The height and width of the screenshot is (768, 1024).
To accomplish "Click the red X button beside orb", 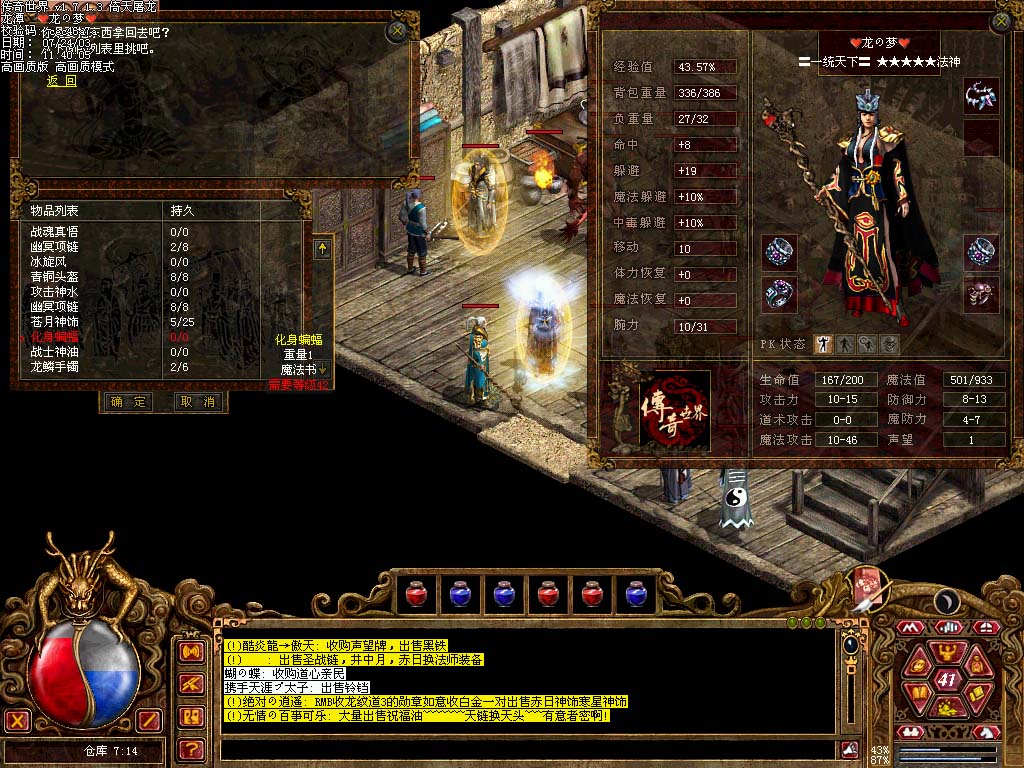I will tap(17, 719).
